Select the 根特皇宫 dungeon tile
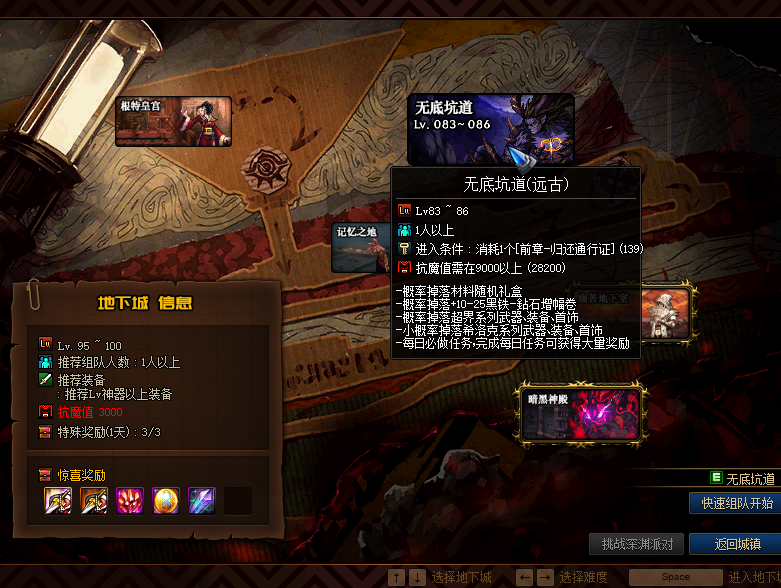 [173, 121]
